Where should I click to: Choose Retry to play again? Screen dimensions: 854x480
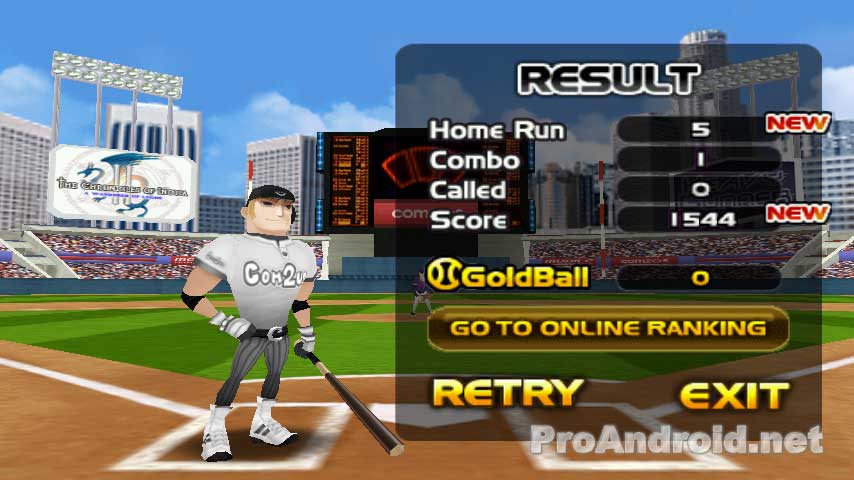pos(506,393)
